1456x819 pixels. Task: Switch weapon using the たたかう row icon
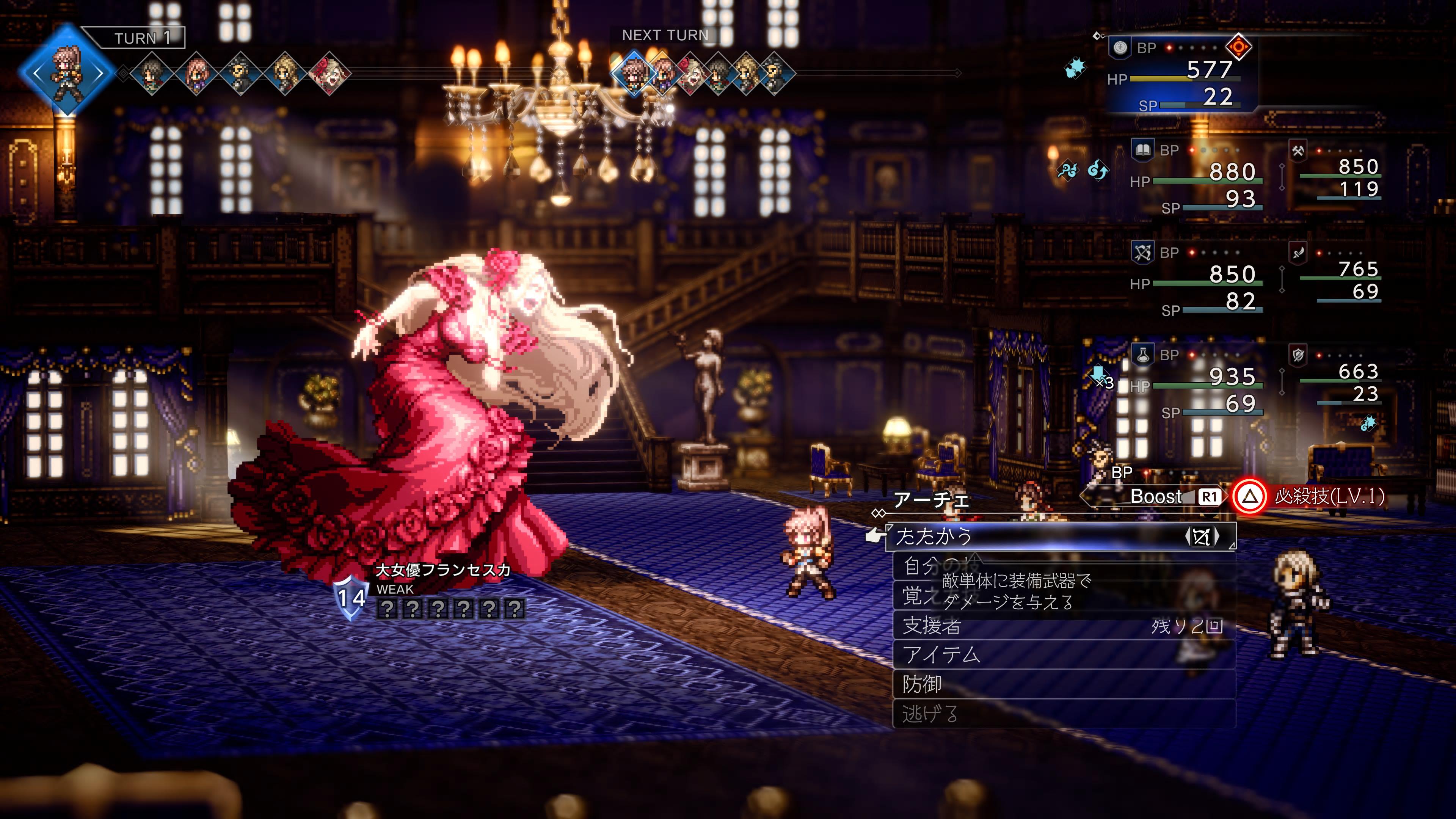pos(1202,537)
